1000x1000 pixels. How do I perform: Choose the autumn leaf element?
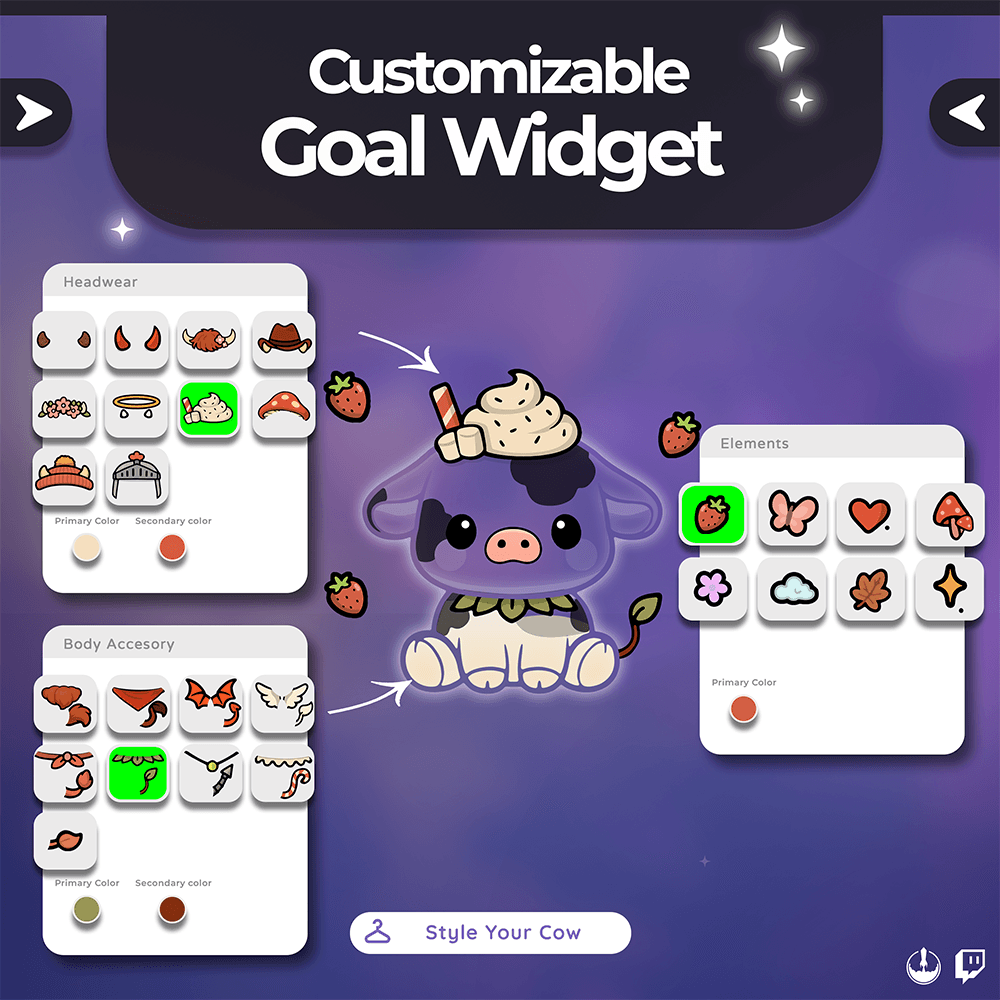(x=870, y=590)
